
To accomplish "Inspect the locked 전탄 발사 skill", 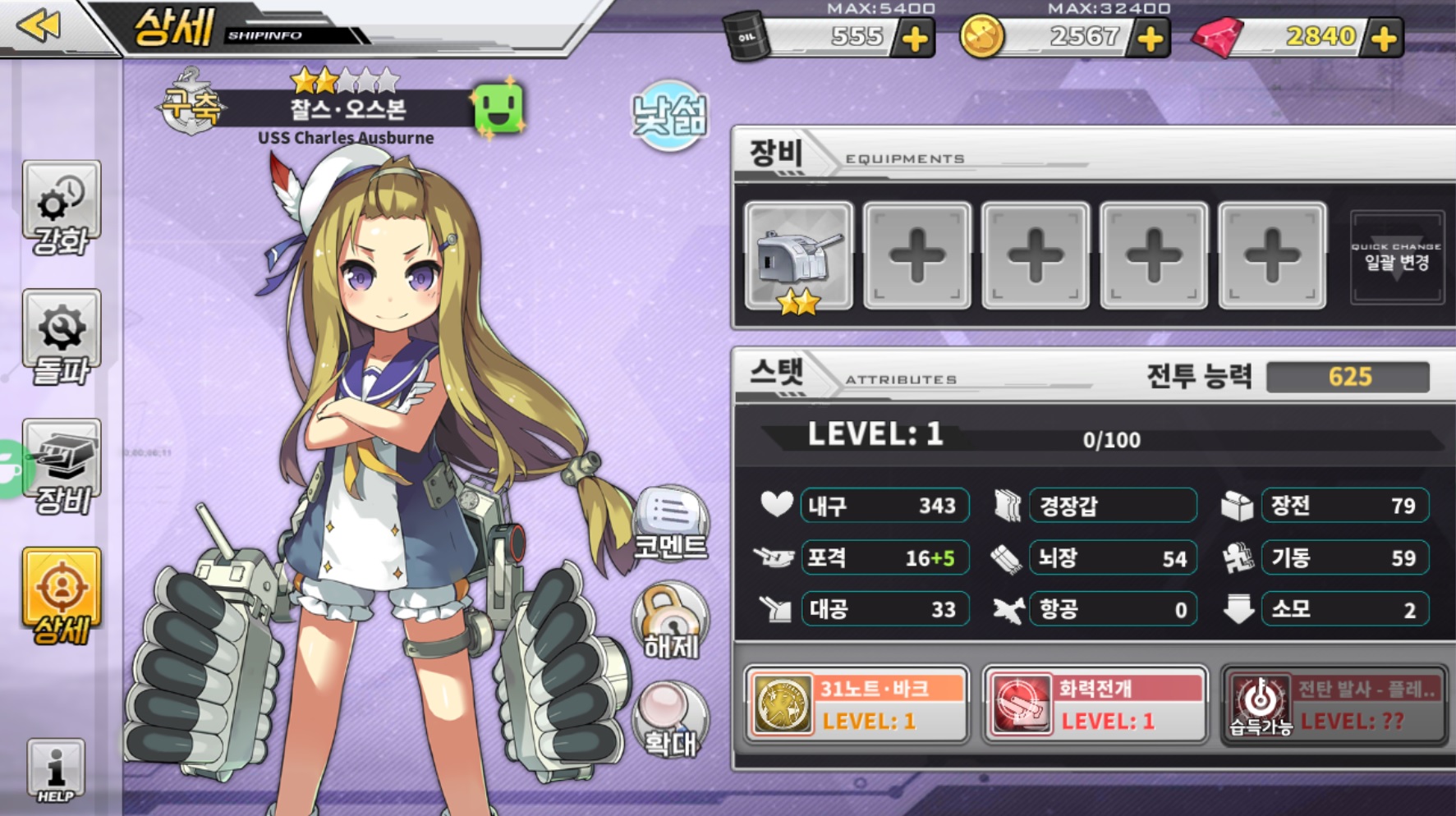I will click(1334, 704).
